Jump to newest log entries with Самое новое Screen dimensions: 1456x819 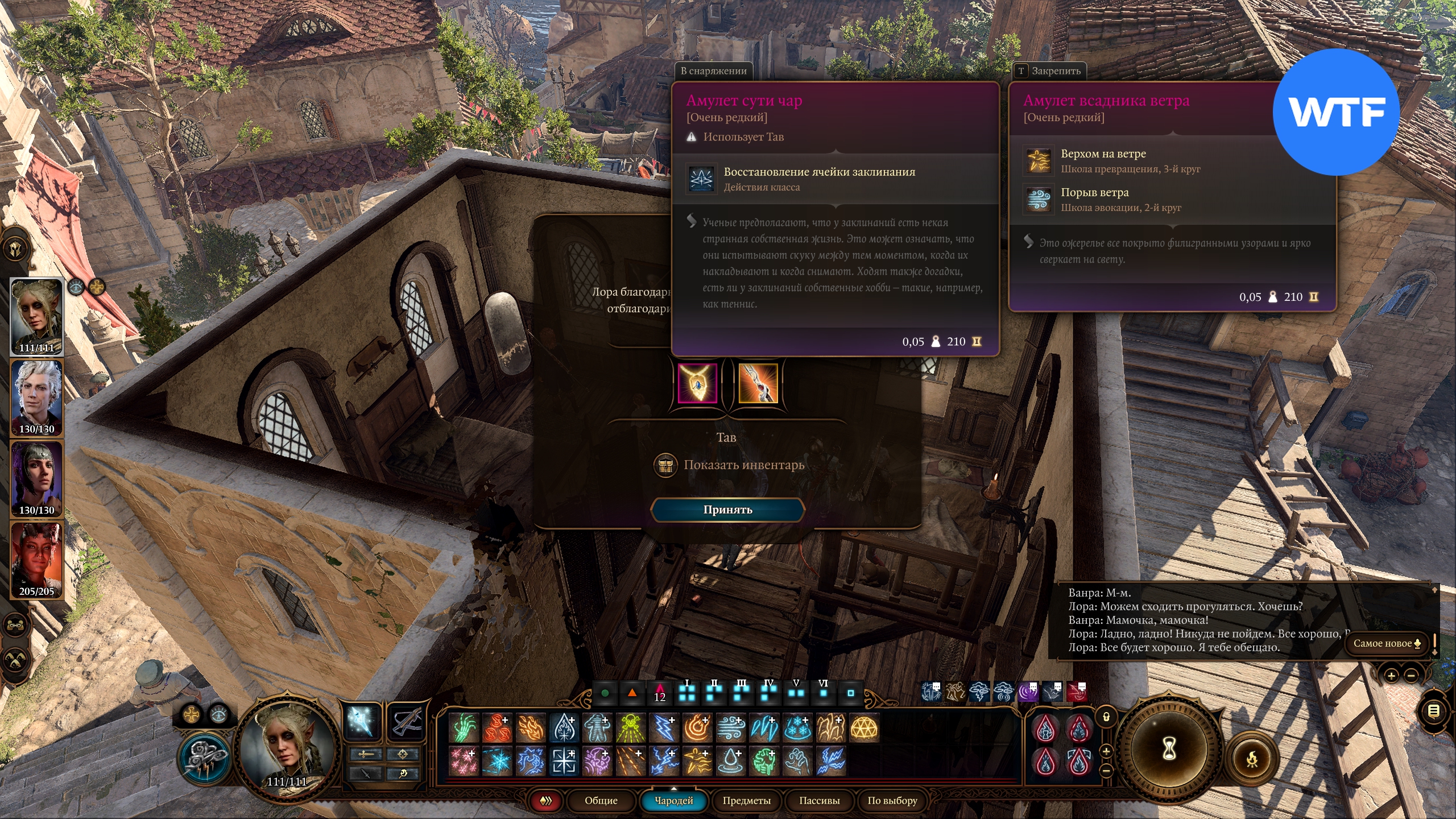pos(1387,643)
